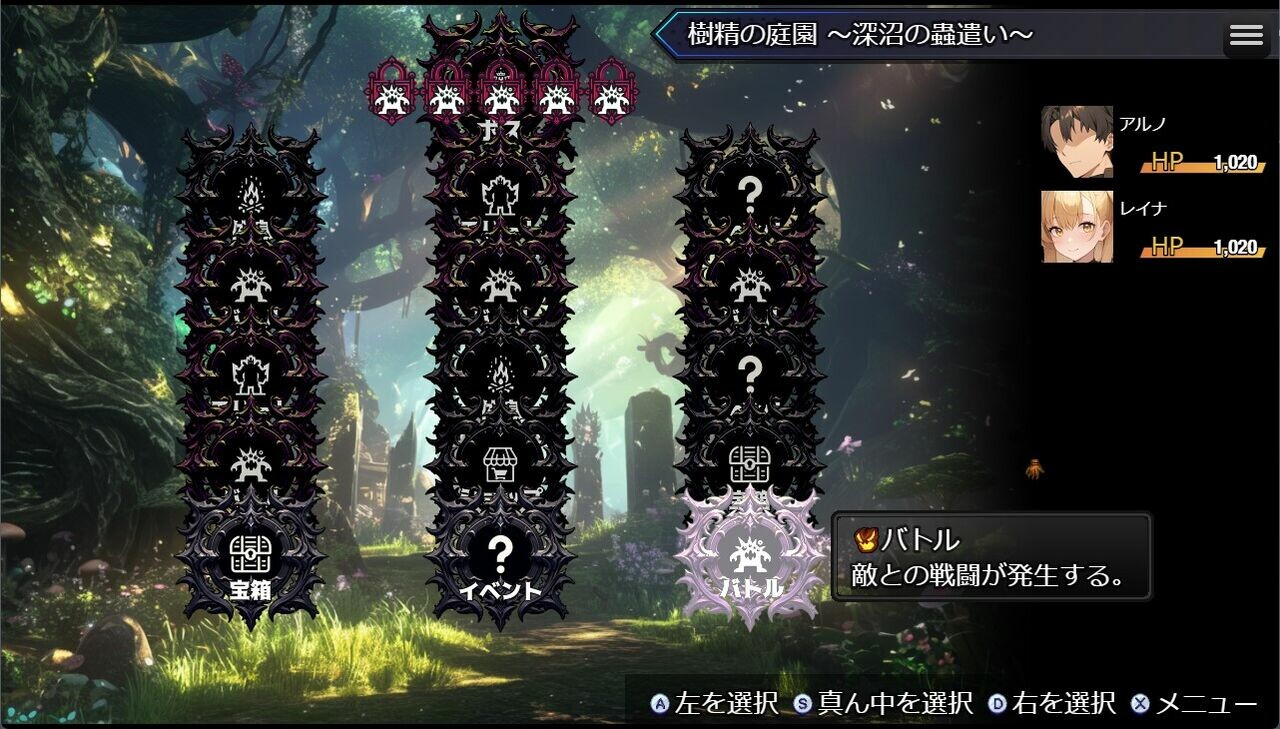Click レイナ's character portrait
The height and width of the screenshot is (729, 1280).
[x=1077, y=225]
